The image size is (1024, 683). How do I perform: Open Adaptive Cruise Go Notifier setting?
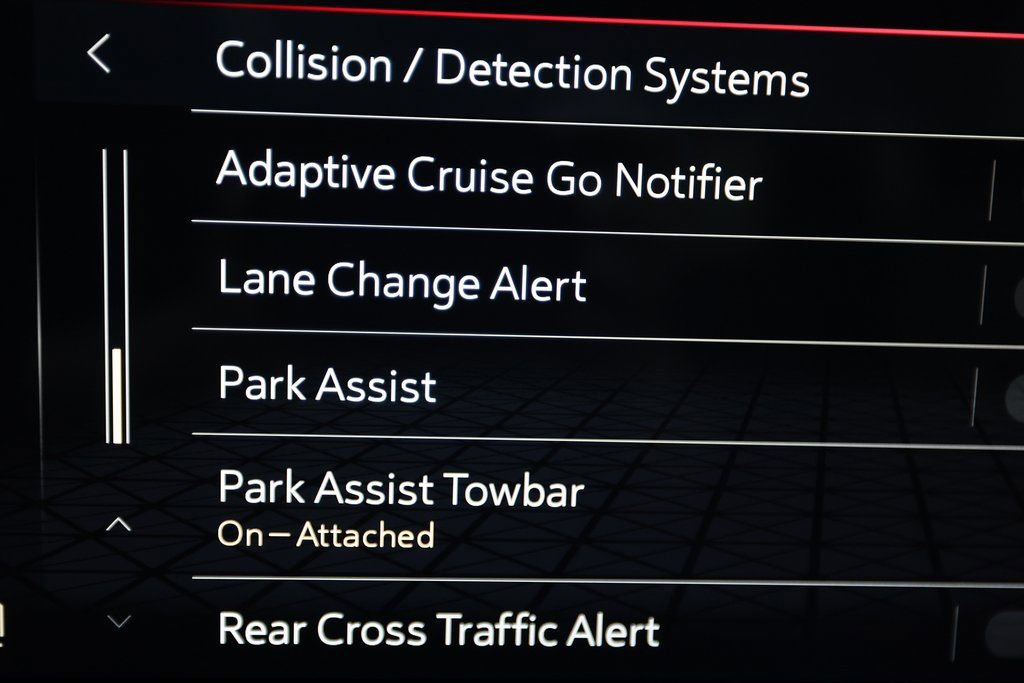(489, 176)
